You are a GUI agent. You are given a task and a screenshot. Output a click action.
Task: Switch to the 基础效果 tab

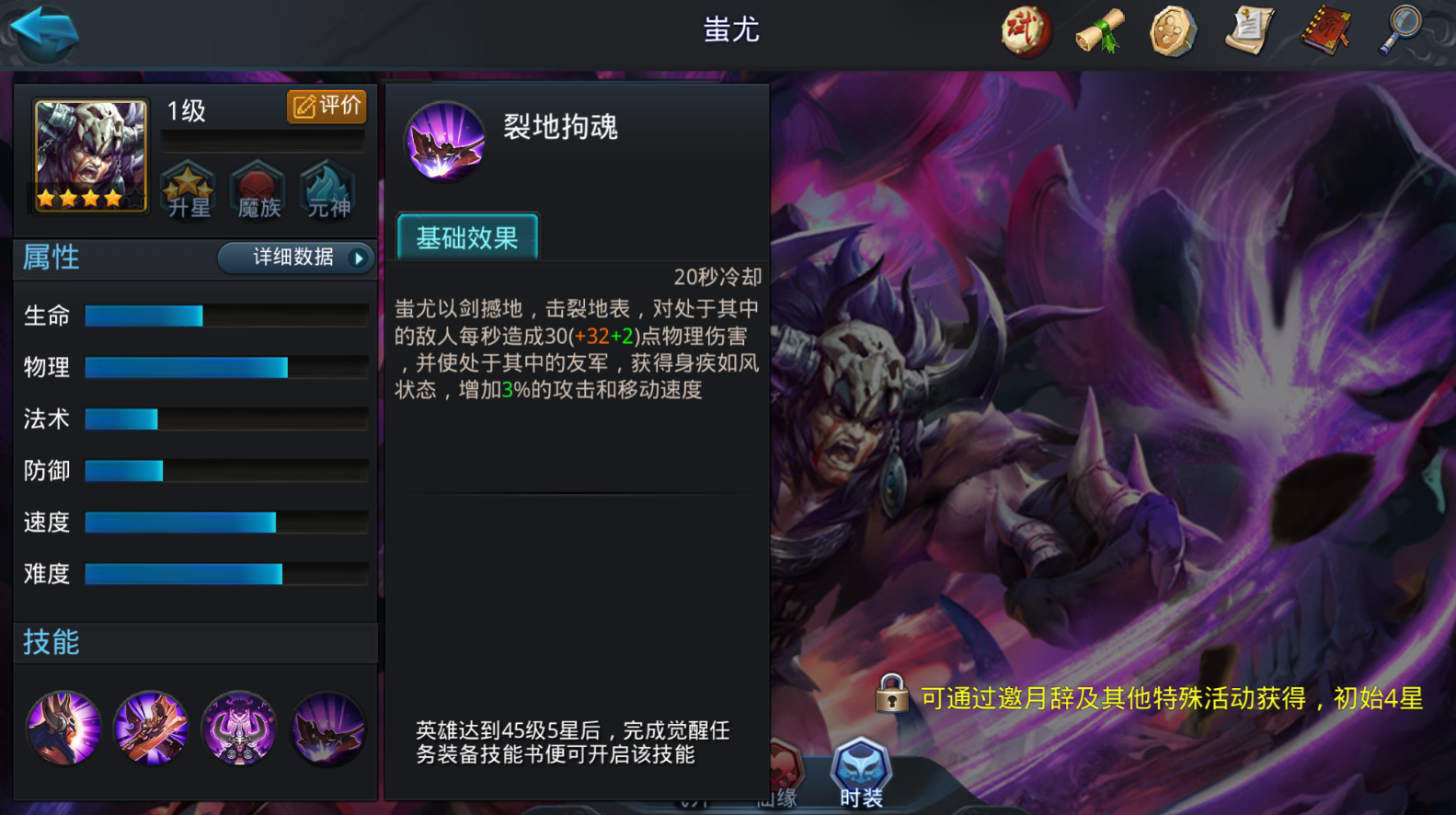click(x=466, y=236)
